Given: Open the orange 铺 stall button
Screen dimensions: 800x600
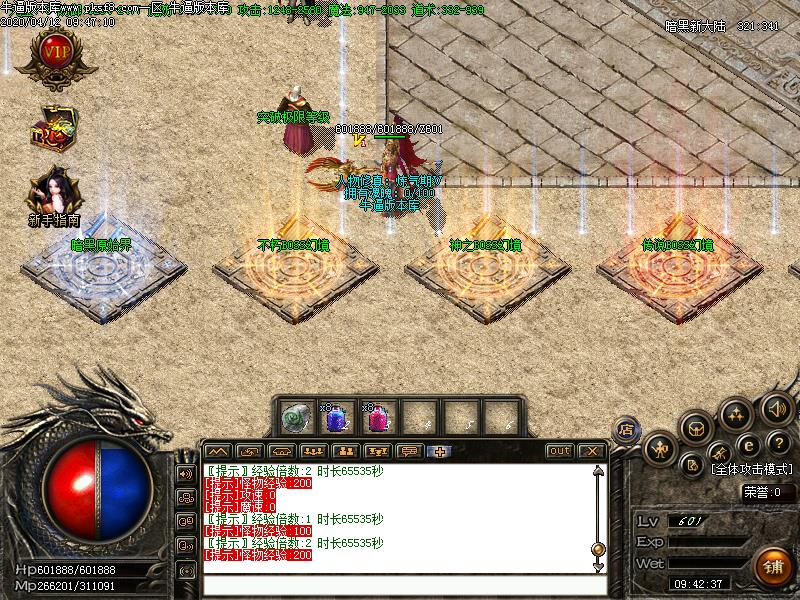Looking at the screenshot, I should 772,567.
